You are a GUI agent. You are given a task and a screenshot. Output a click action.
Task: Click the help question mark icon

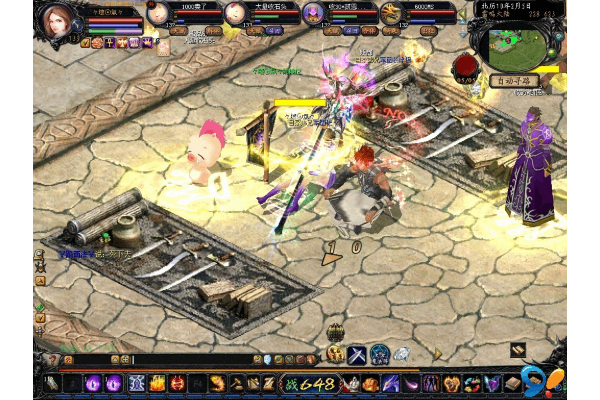(52, 360)
